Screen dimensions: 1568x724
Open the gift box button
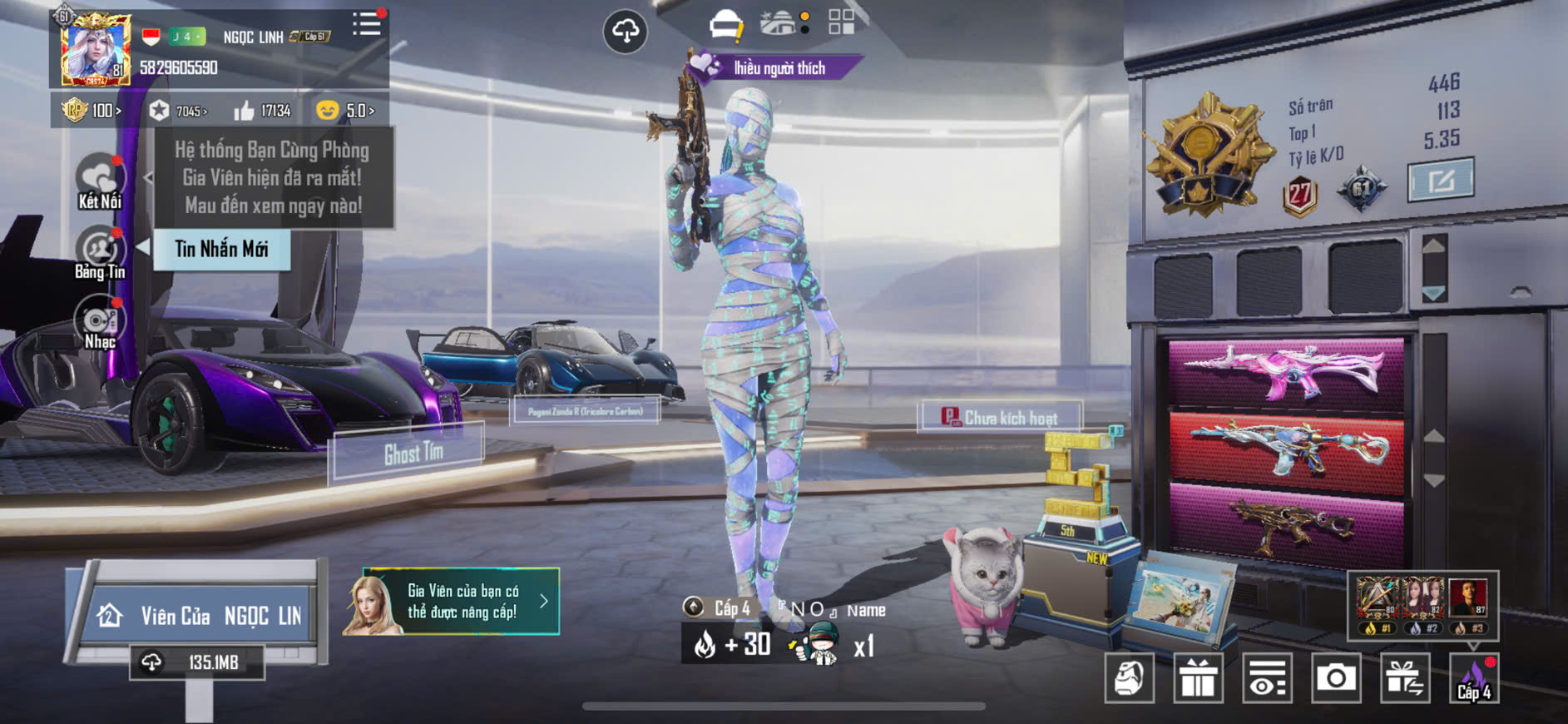click(1198, 678)
